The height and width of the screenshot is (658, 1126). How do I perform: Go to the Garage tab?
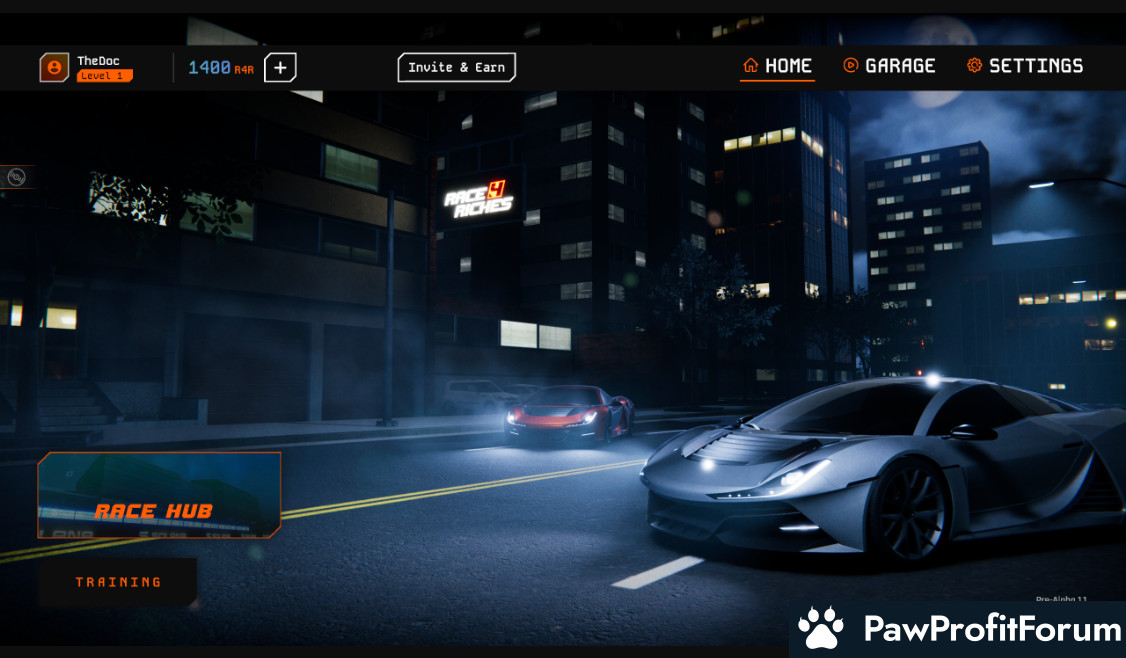point(889,66)
